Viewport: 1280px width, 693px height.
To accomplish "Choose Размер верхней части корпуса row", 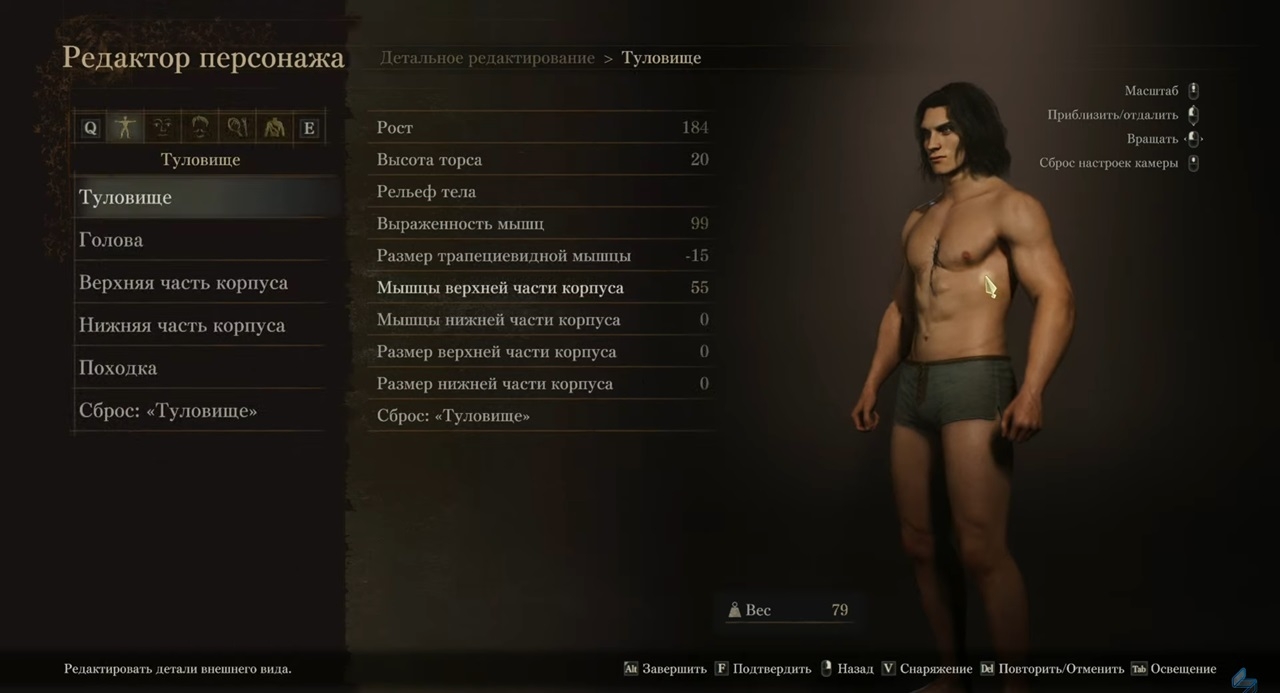I will coord(541,352).
